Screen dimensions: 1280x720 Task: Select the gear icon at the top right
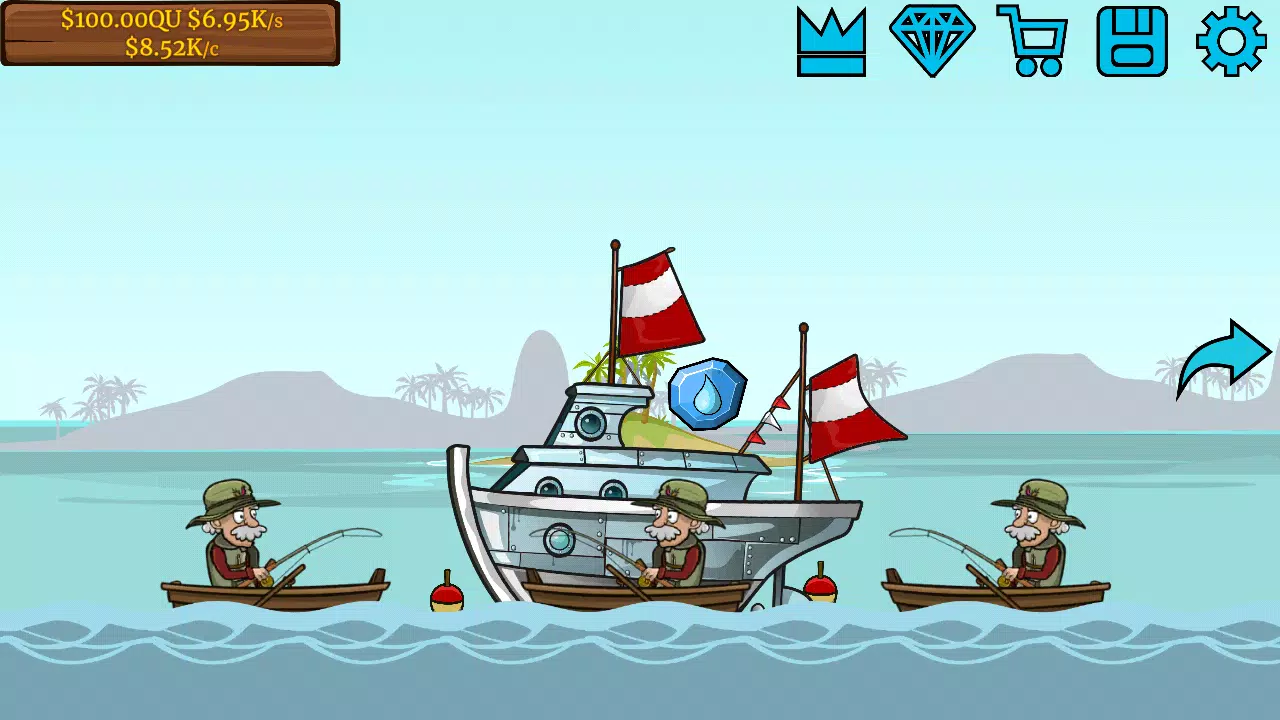point(1232,40)
